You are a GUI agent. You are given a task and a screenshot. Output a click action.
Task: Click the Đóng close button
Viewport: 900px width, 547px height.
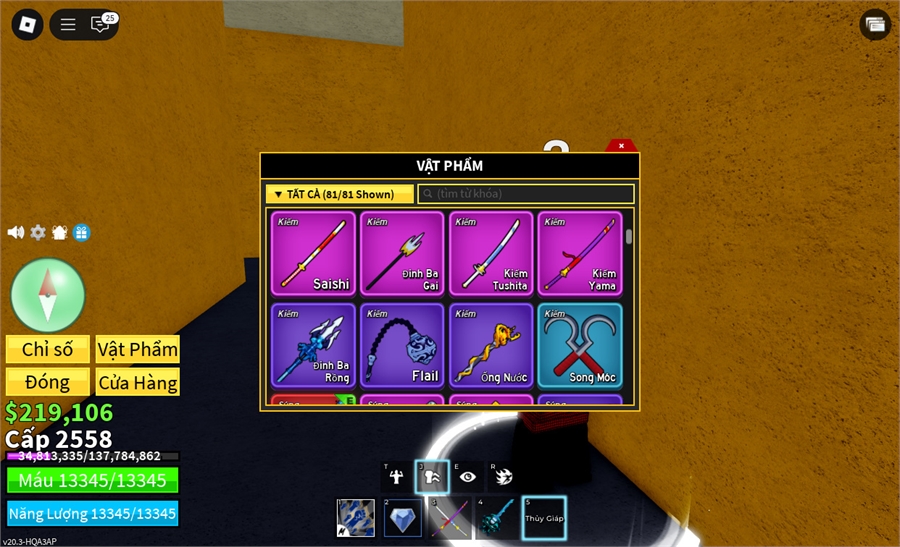pyautogui.click(x=48, y=382)
